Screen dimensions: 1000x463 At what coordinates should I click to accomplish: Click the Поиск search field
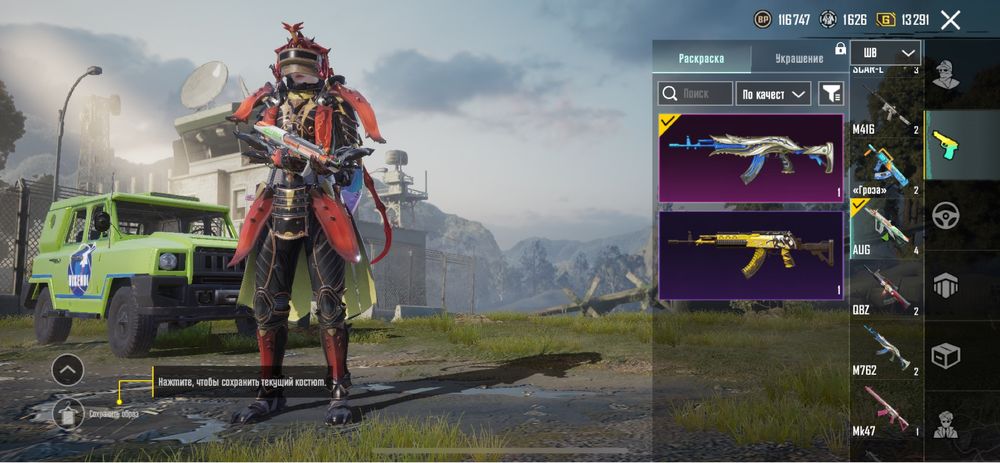coord(696,94)
